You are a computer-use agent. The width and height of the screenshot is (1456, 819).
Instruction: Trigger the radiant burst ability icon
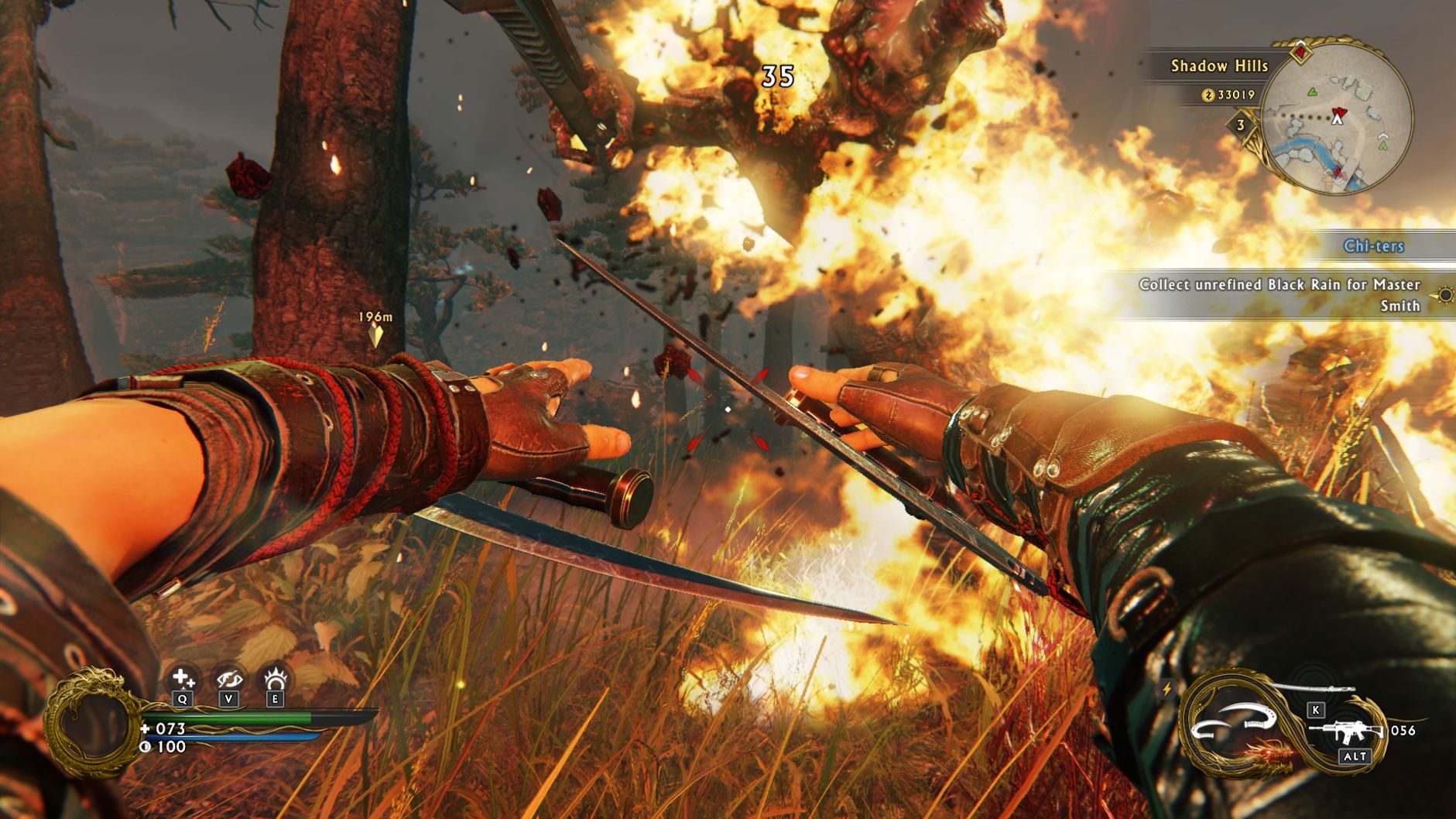click(x=275, y=680)
